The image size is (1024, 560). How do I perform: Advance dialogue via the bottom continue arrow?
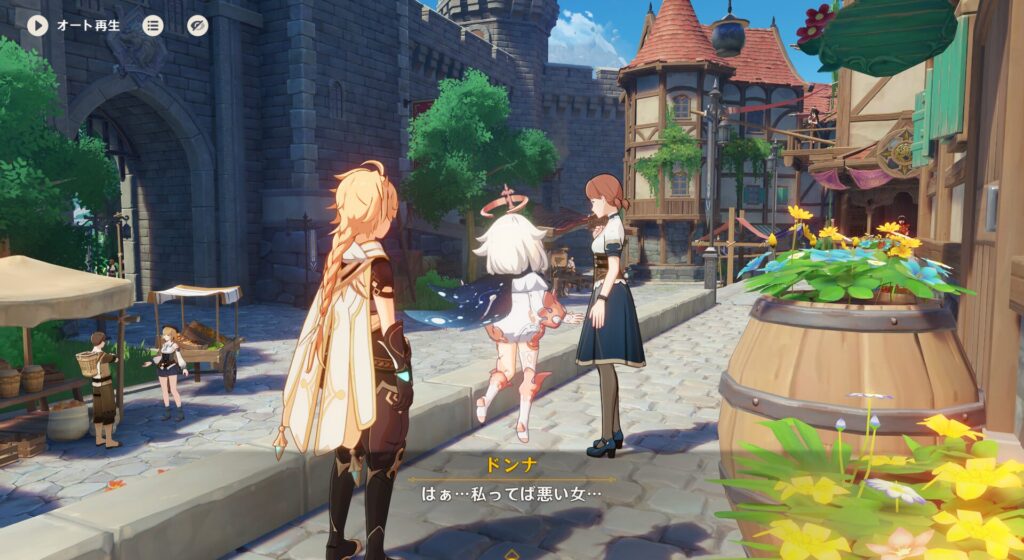coord(512,553)
